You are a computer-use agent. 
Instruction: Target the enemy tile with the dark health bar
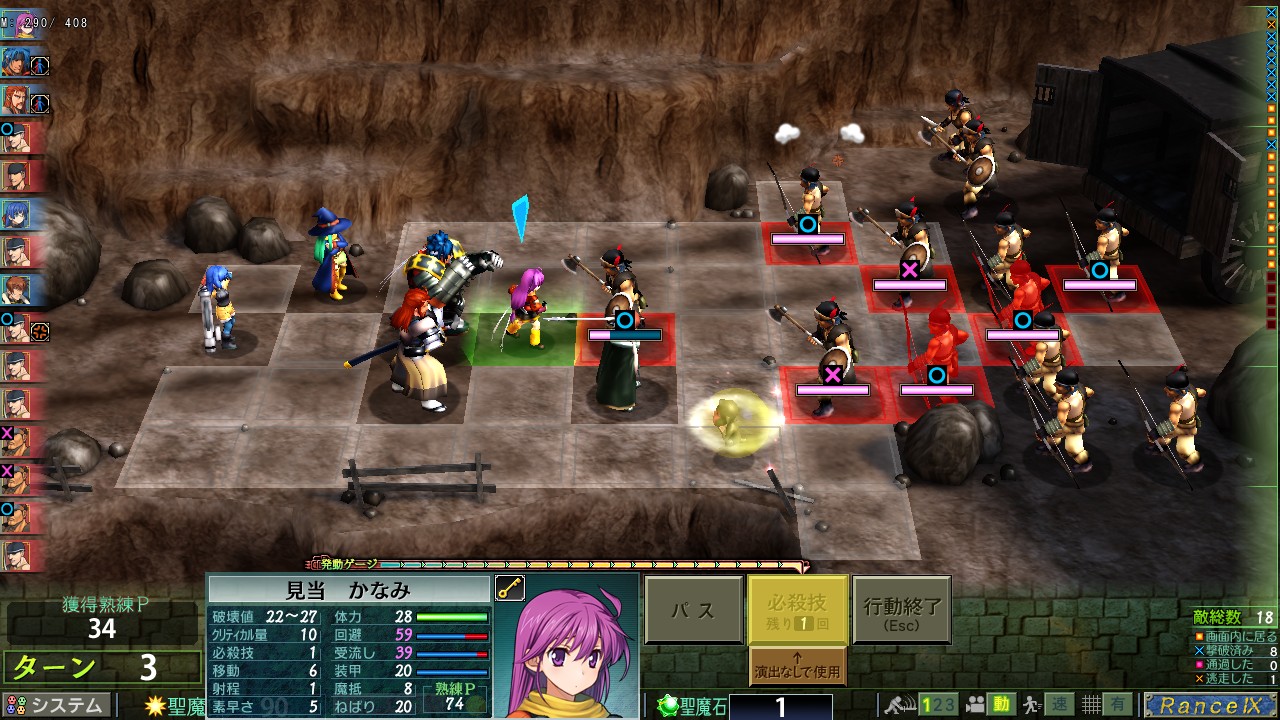625,338
